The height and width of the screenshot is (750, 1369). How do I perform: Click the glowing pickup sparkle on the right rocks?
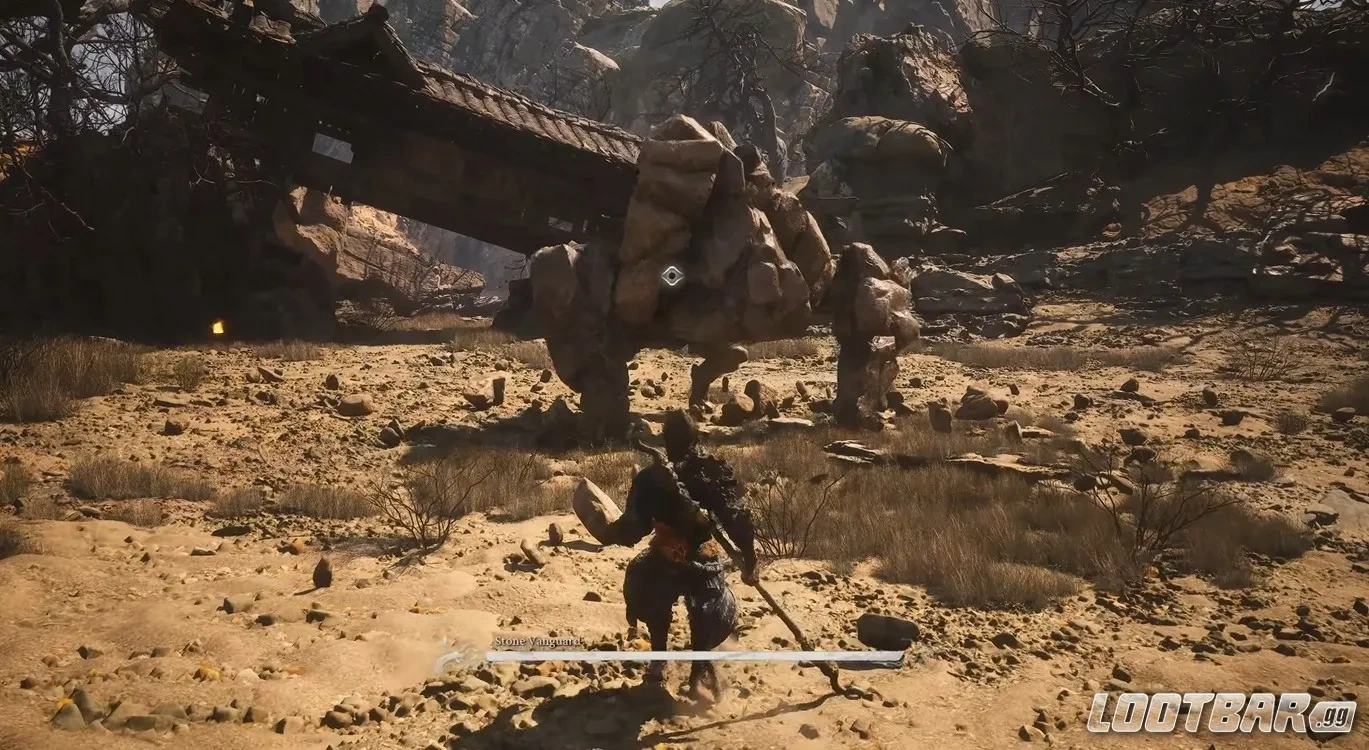1254,271
